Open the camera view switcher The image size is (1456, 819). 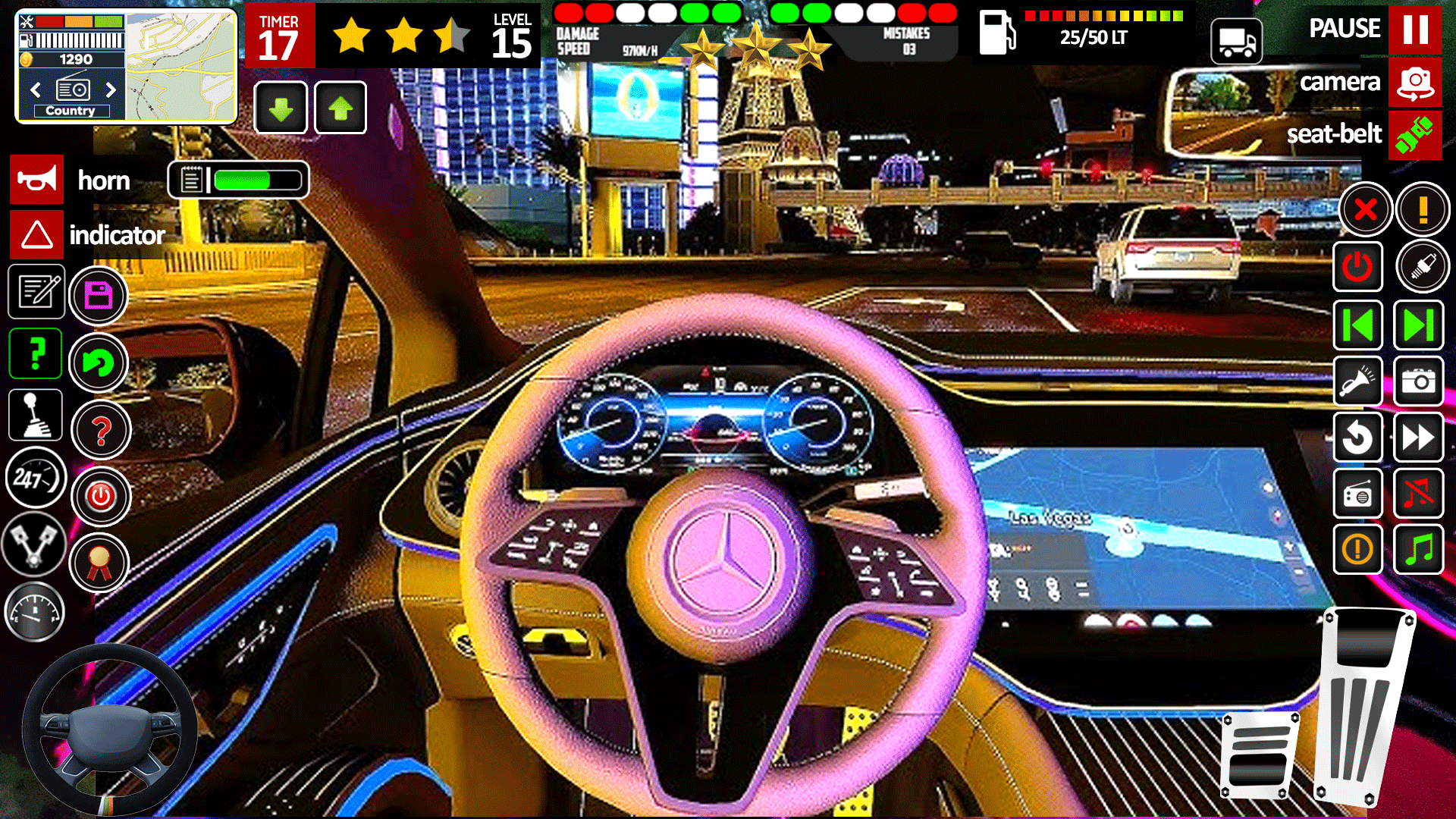(1415, 82)
